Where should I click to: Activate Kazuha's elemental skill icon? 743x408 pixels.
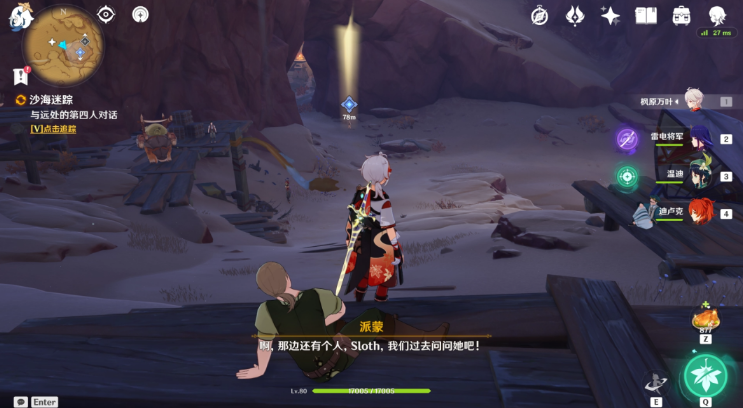tap(657, 382)
